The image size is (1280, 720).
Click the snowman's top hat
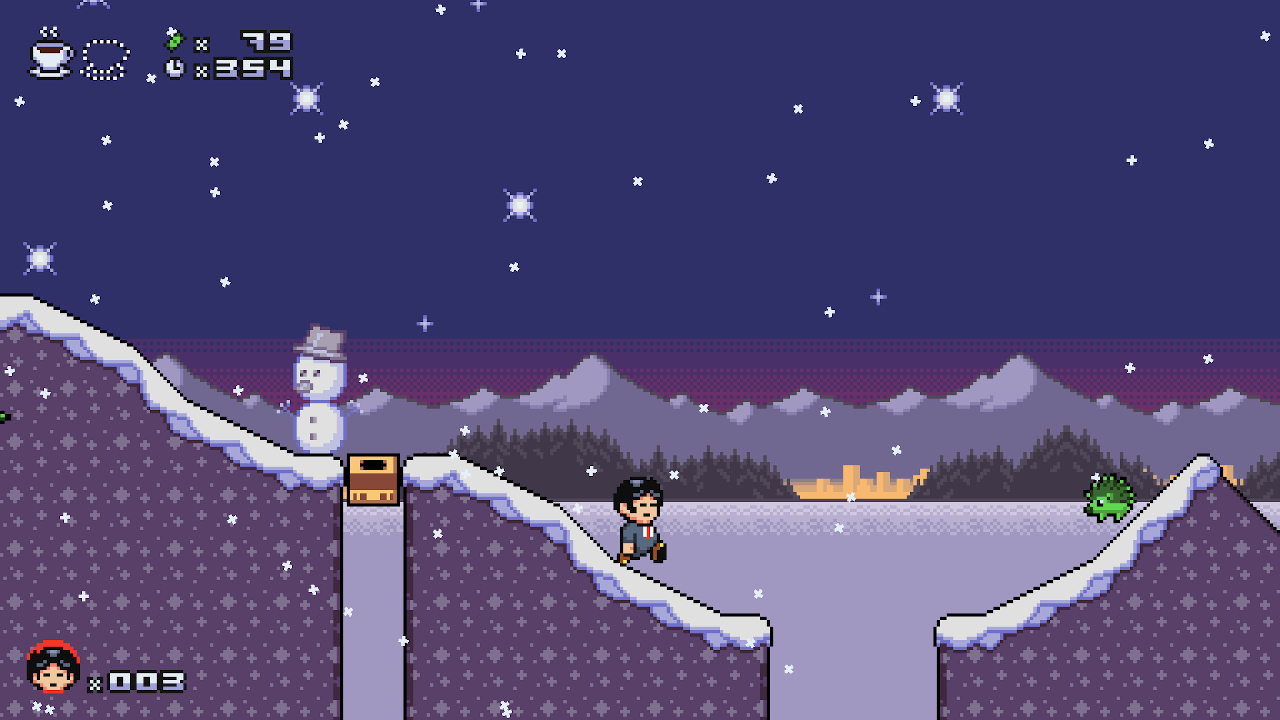pos(320,340)
